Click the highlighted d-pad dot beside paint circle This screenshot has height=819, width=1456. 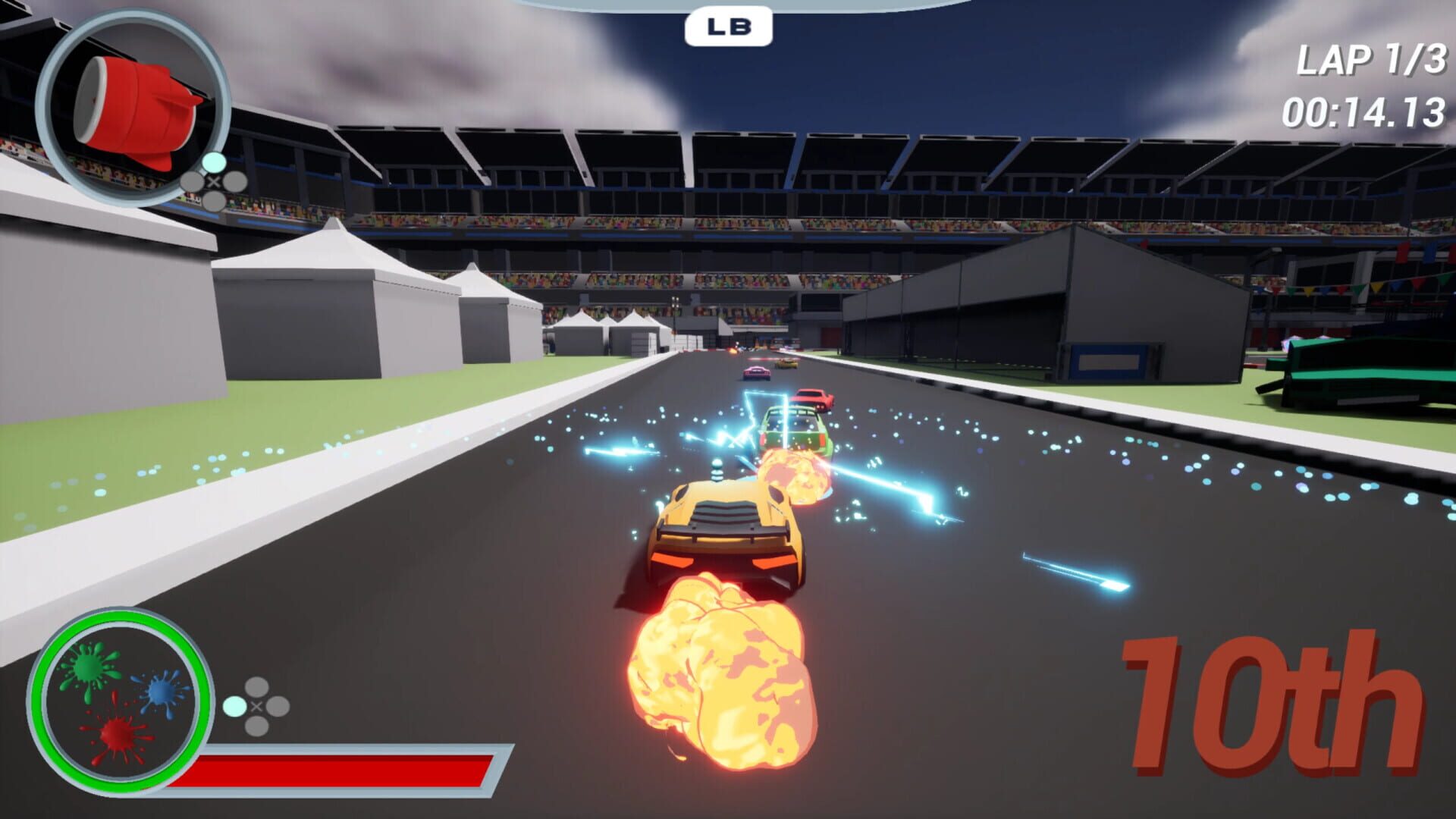[235, 705]
